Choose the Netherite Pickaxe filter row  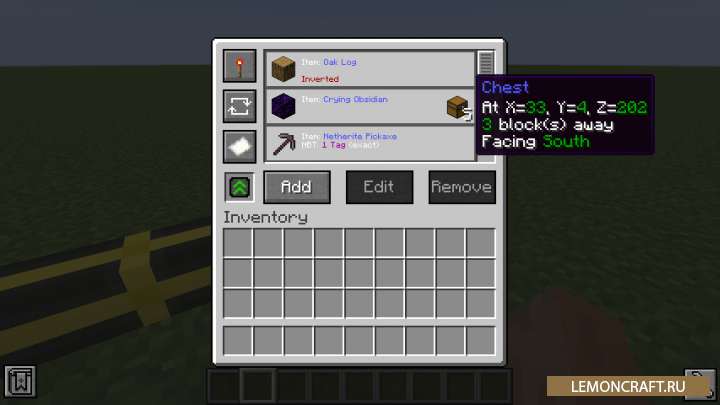pos(368,144)
